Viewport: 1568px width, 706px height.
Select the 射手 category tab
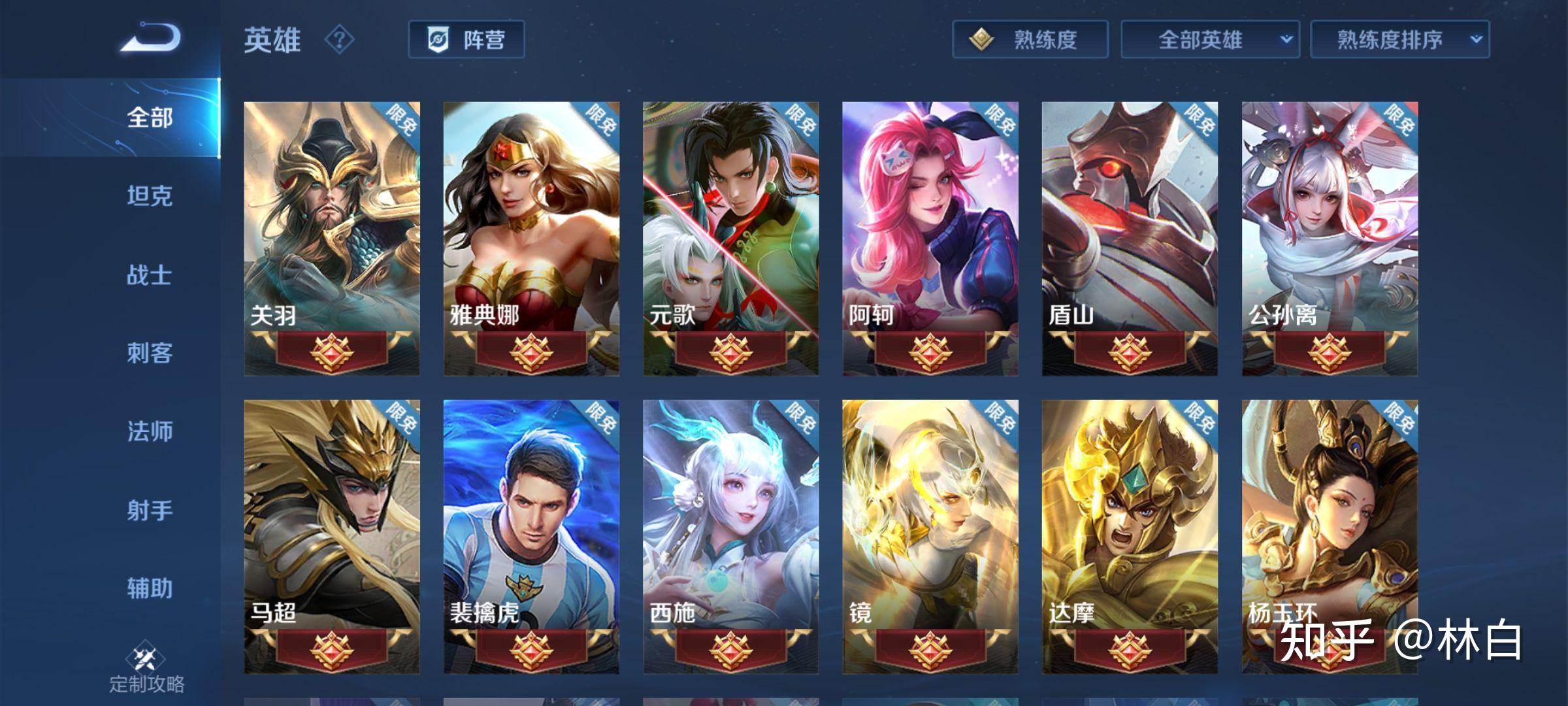point(150,510)
